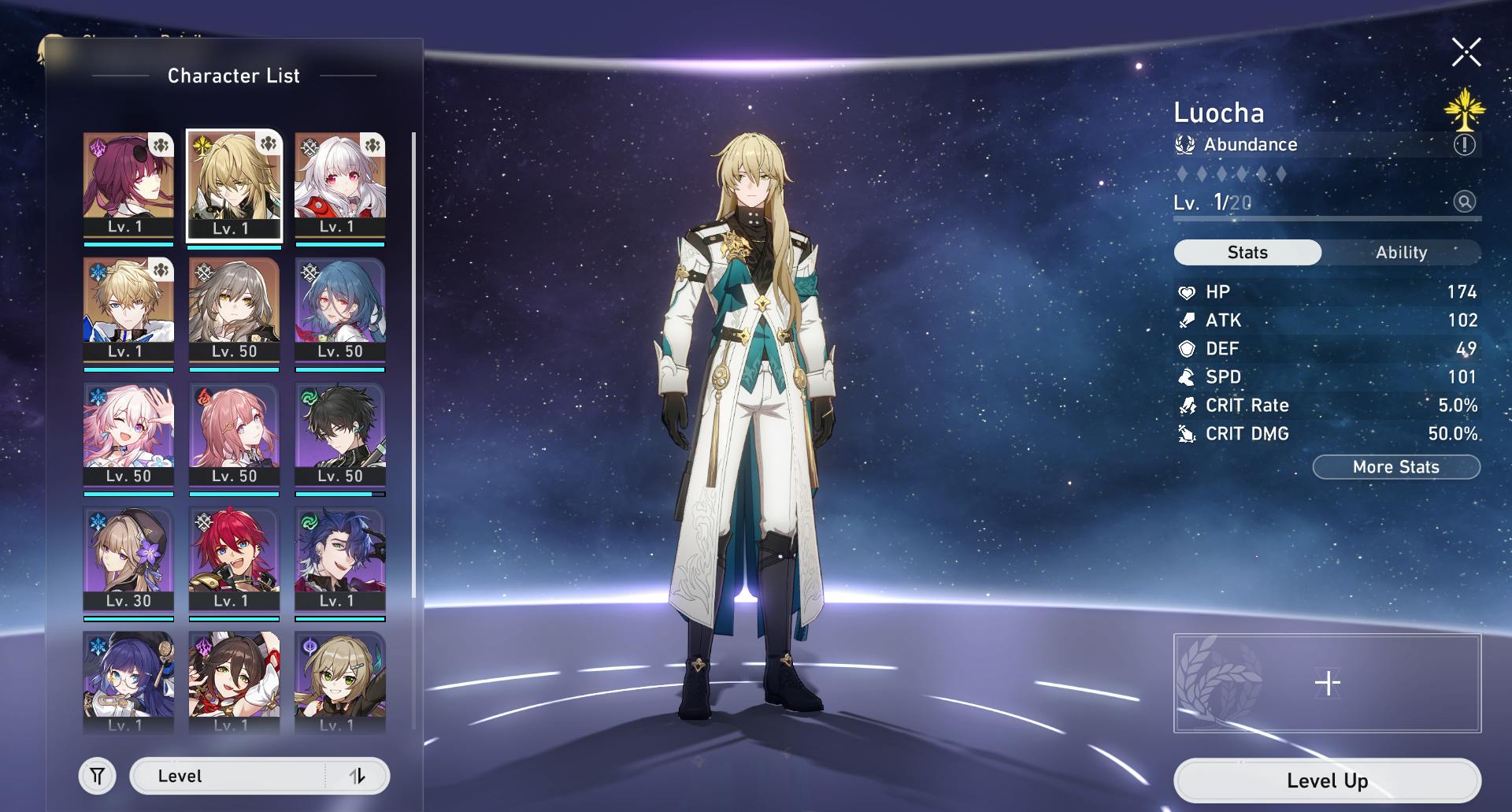Choose the Lv. 30 character with purple flower
This screenshot has width=1512, height=812.
(x=128, y=559)
